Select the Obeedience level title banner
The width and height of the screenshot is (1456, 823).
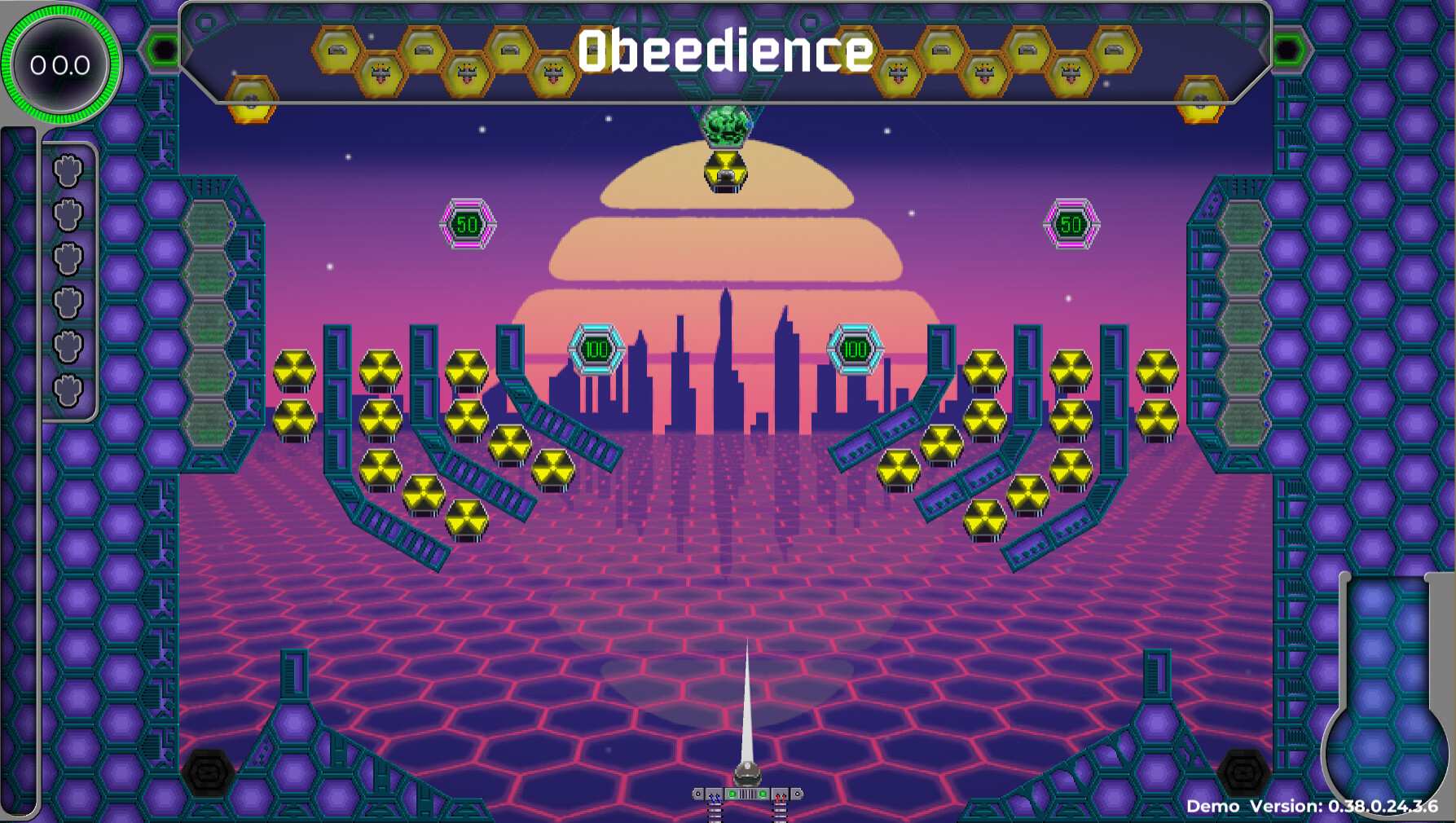[x=728, y=53]
